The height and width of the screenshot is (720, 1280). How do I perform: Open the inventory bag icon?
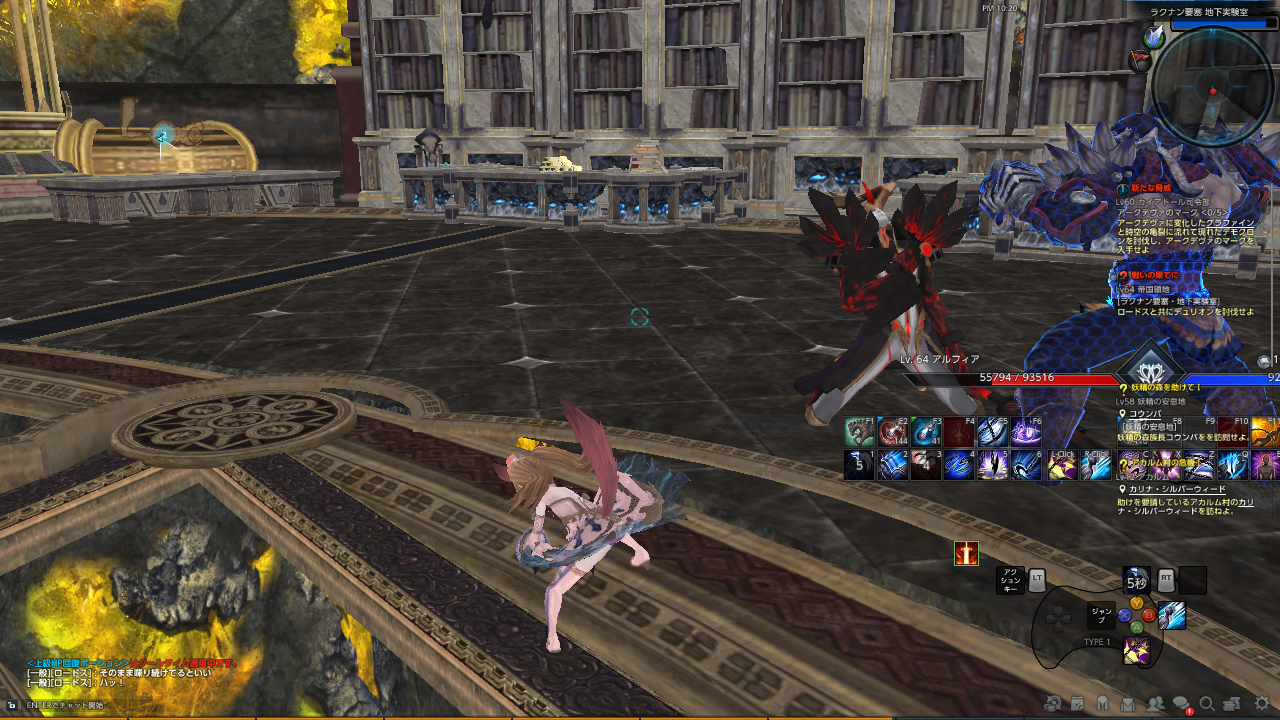tap(1128, 703)
